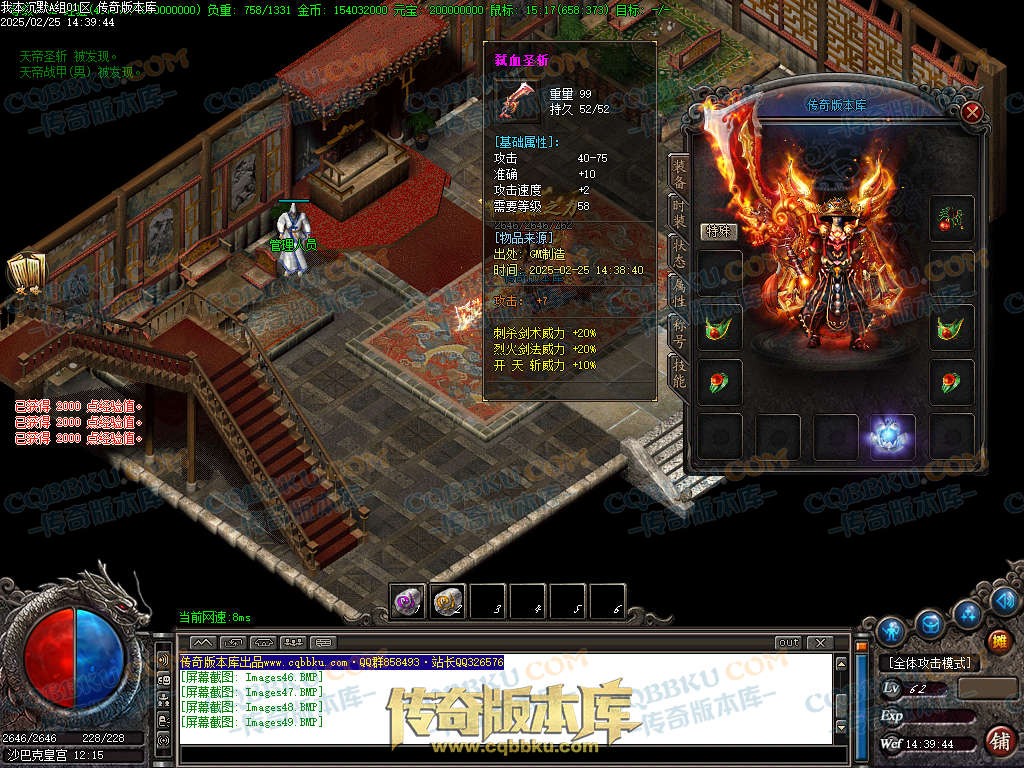Open the character icon round button
The height and width of the screenshot is (768, 1024).
click(890, 630)
